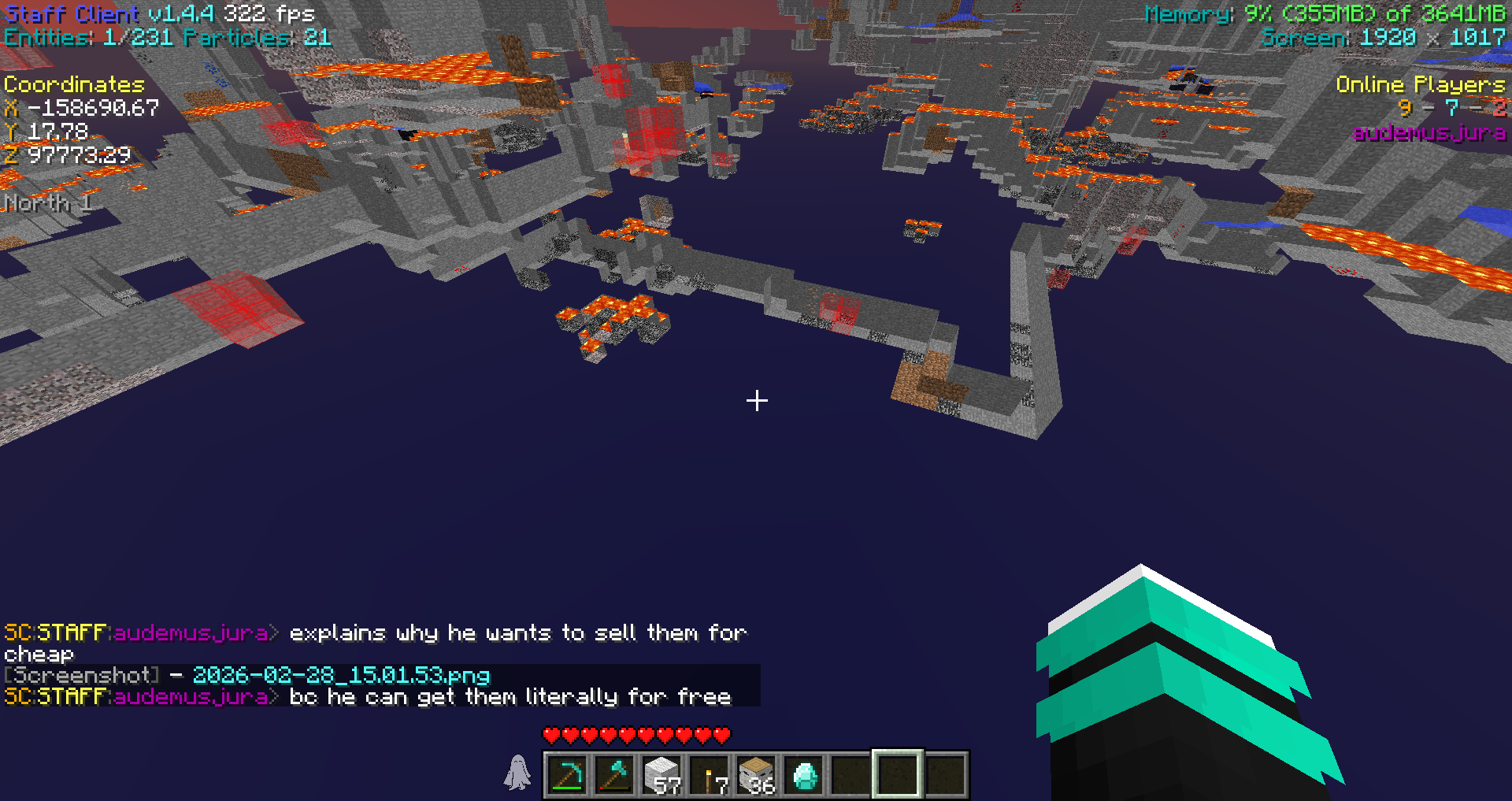Select the diamond gem hotbar slot
This screenshot has height=801, width=1512.
point(804,775)
